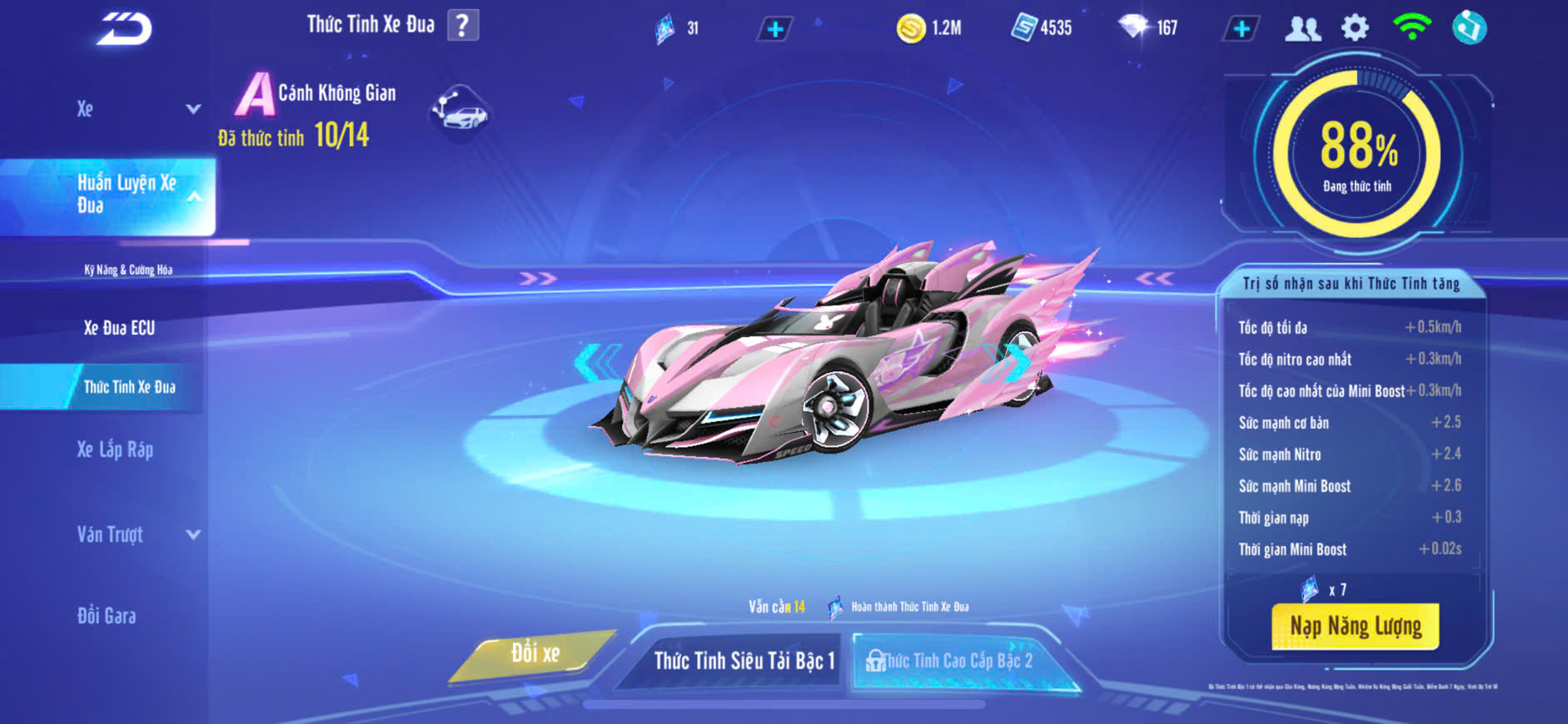This screenshot has width=1568, height=724.
Task: Open the Xe Lắp Ráp section
Action: 115,450
